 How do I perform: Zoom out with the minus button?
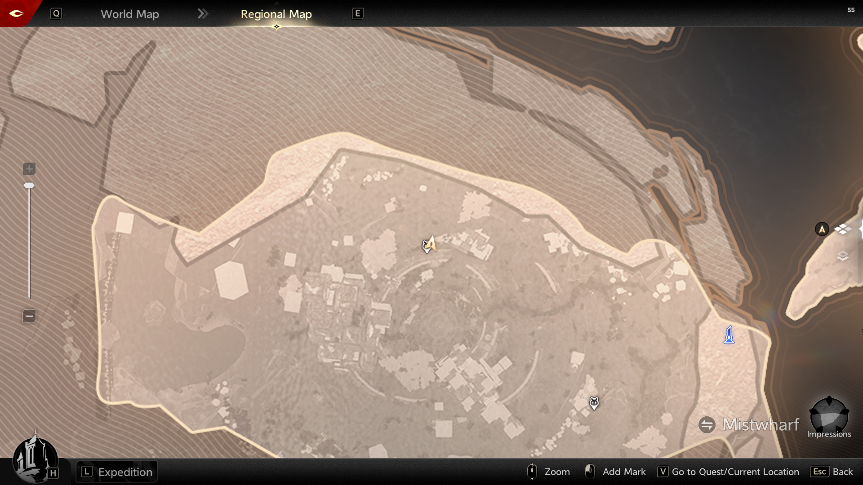coord(29,316)
